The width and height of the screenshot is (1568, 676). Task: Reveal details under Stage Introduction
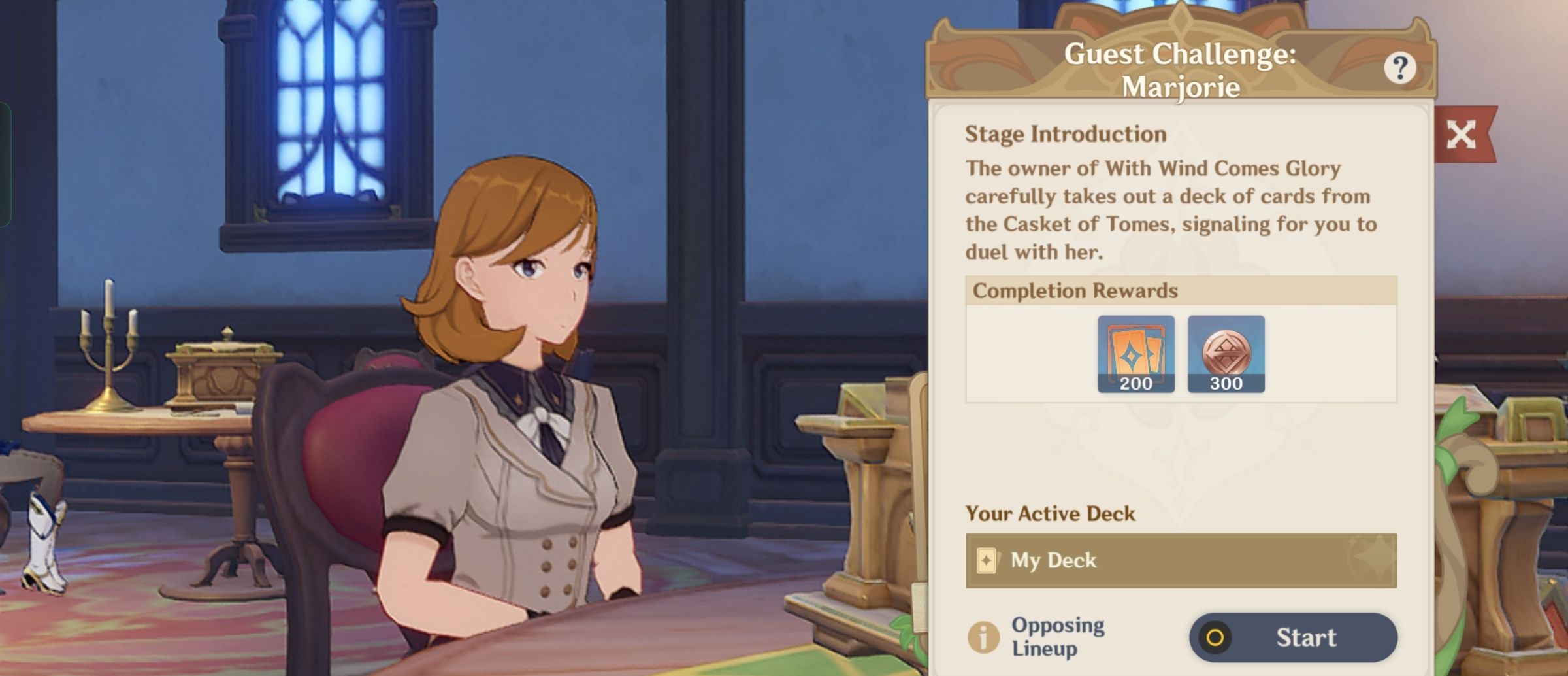pos(1064,133)
